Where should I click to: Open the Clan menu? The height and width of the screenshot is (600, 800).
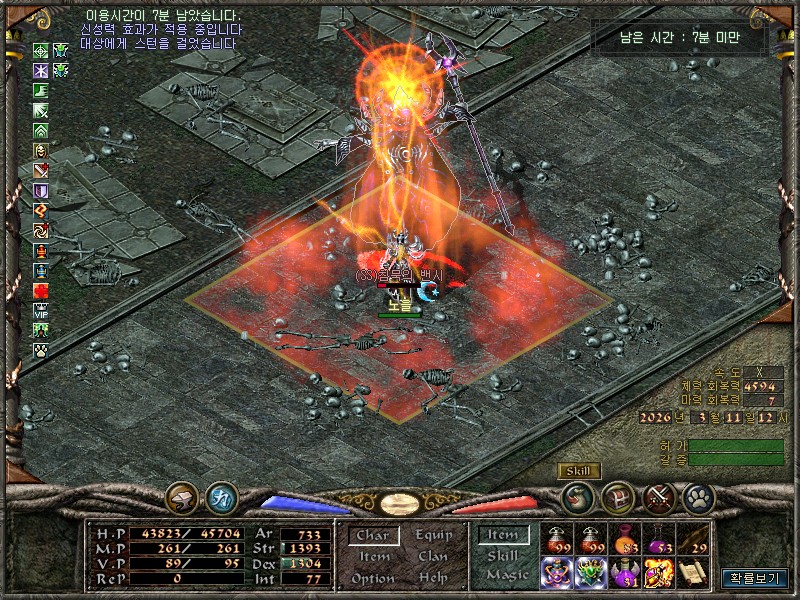tap(433, 557)
